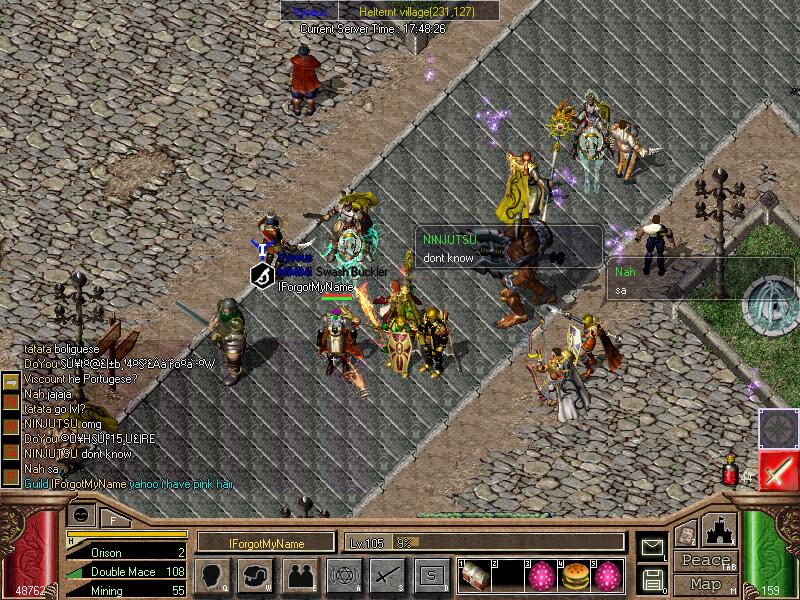800x600 pixels.
Task: Open the hexagram magic button
Action: [x=343, y=575]
